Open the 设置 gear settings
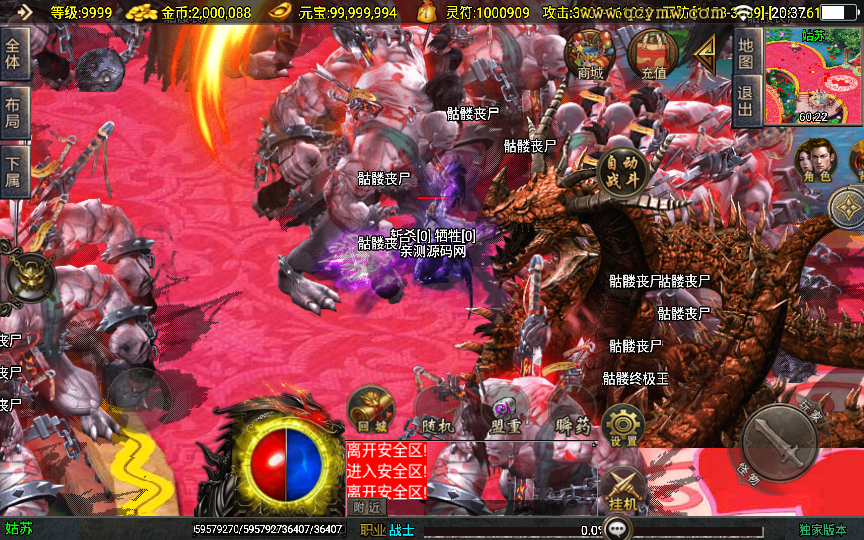The height and width of the screenshot is (540, 864). pyautogui.click(x=623, y=426)
